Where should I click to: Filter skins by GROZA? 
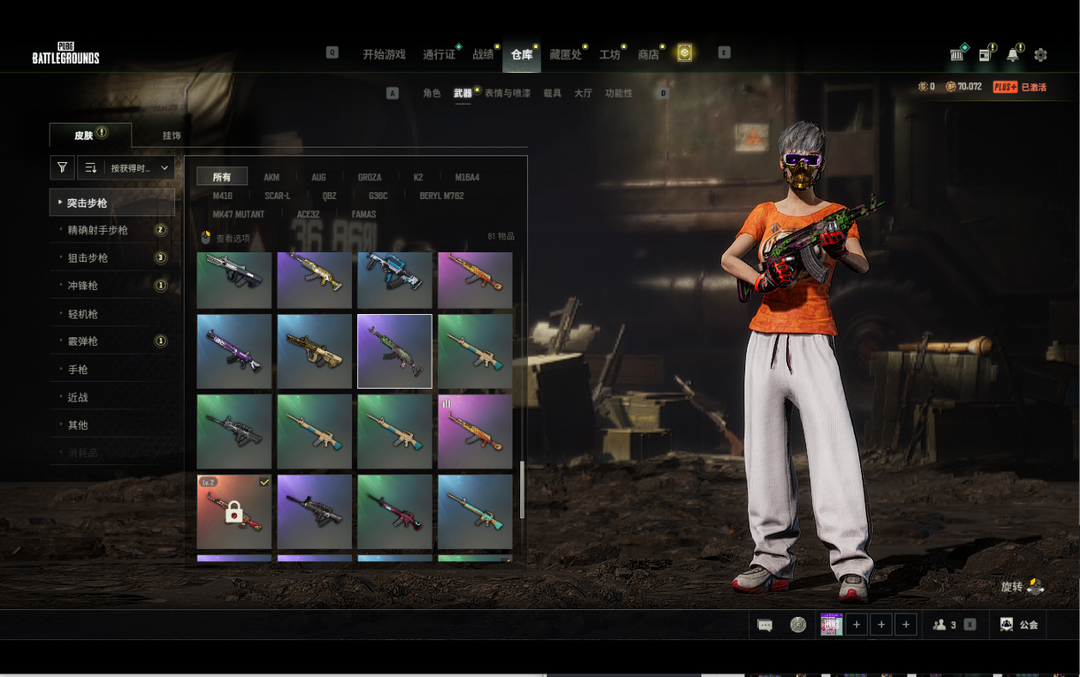369,177
